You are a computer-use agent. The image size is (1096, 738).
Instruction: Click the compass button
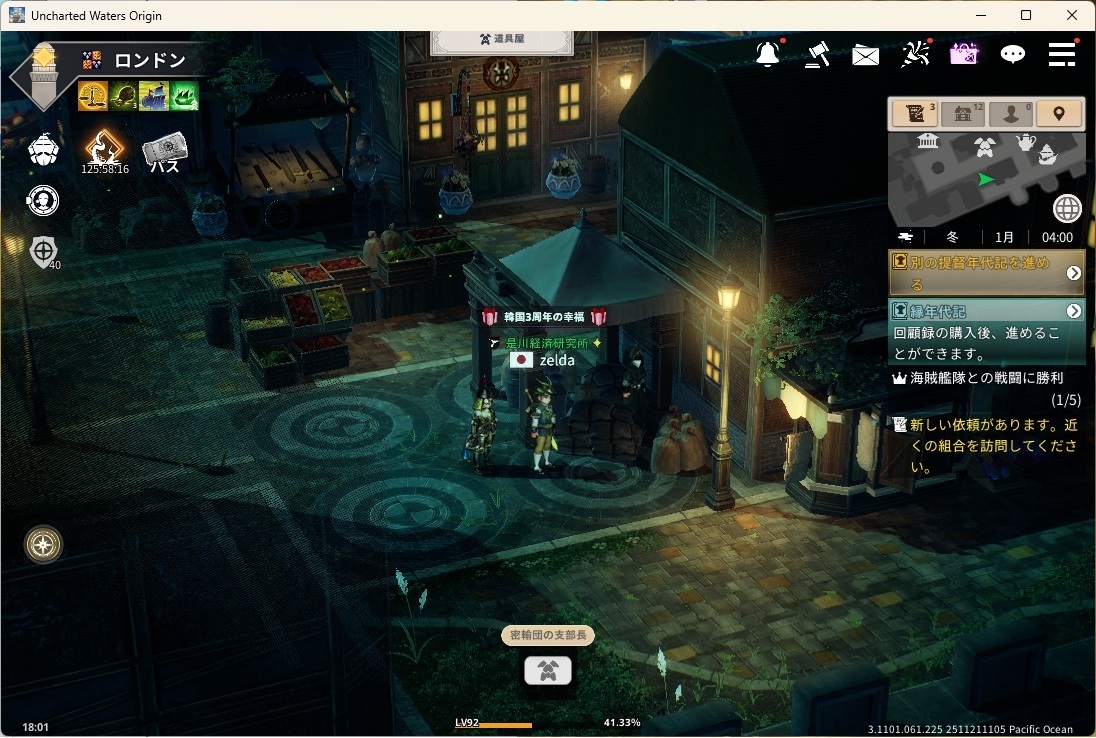(44, 545)
